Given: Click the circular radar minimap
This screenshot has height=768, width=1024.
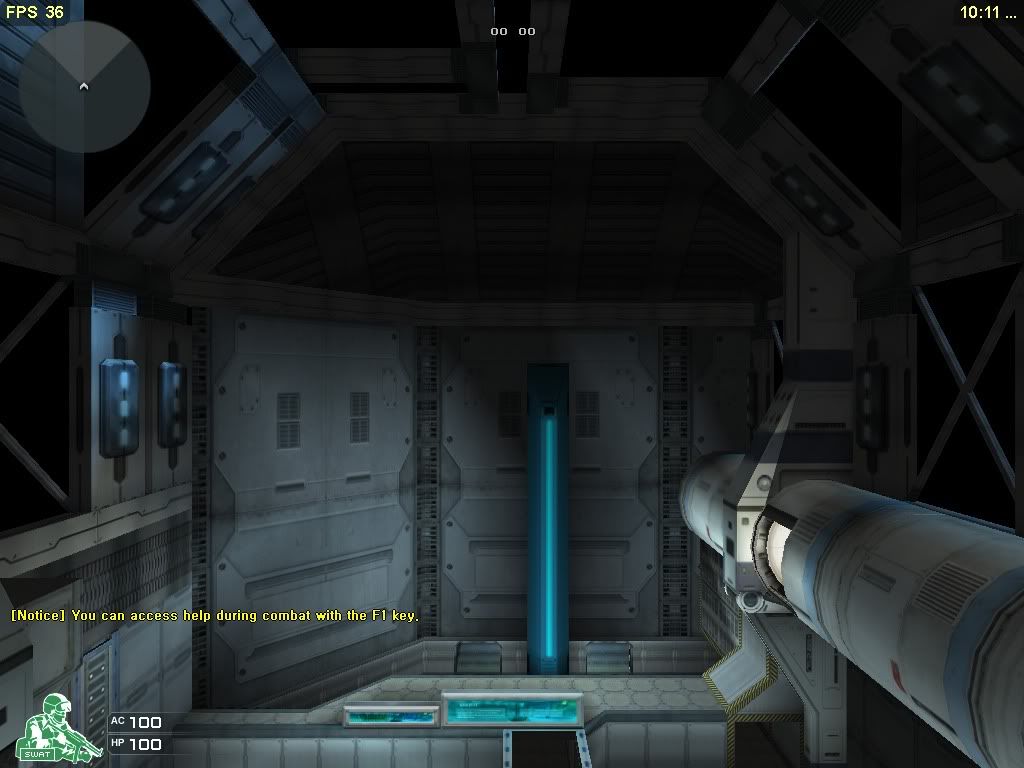Looking at the screenshot, I should [x=85, y=87].
